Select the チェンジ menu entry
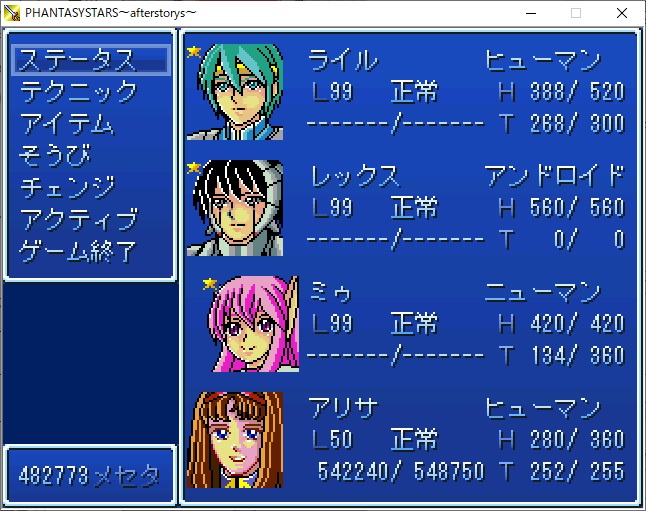Screen dimensions: 646x511 click(68, 187)
